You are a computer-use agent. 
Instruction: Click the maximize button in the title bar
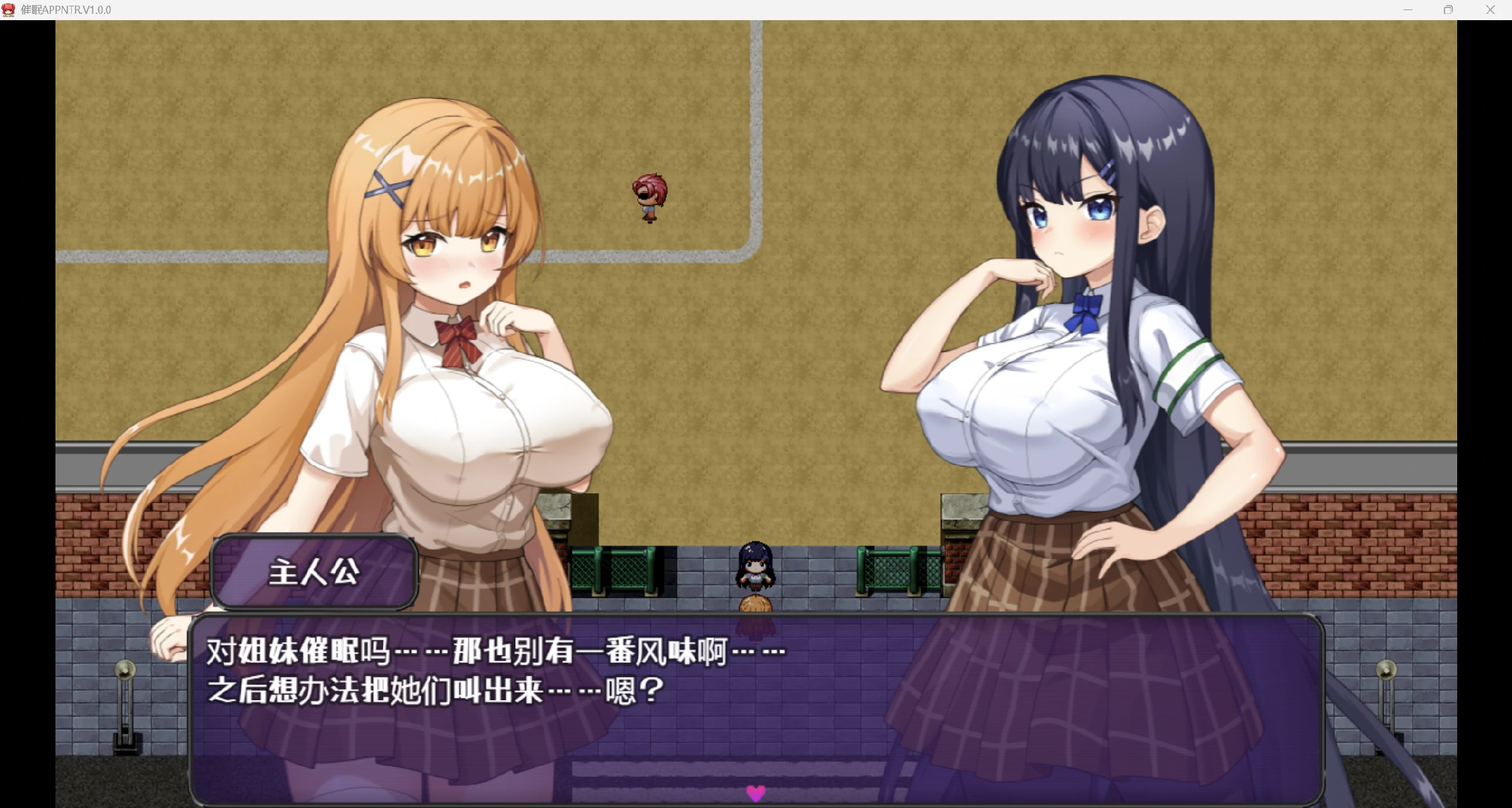coord(1449,9)
